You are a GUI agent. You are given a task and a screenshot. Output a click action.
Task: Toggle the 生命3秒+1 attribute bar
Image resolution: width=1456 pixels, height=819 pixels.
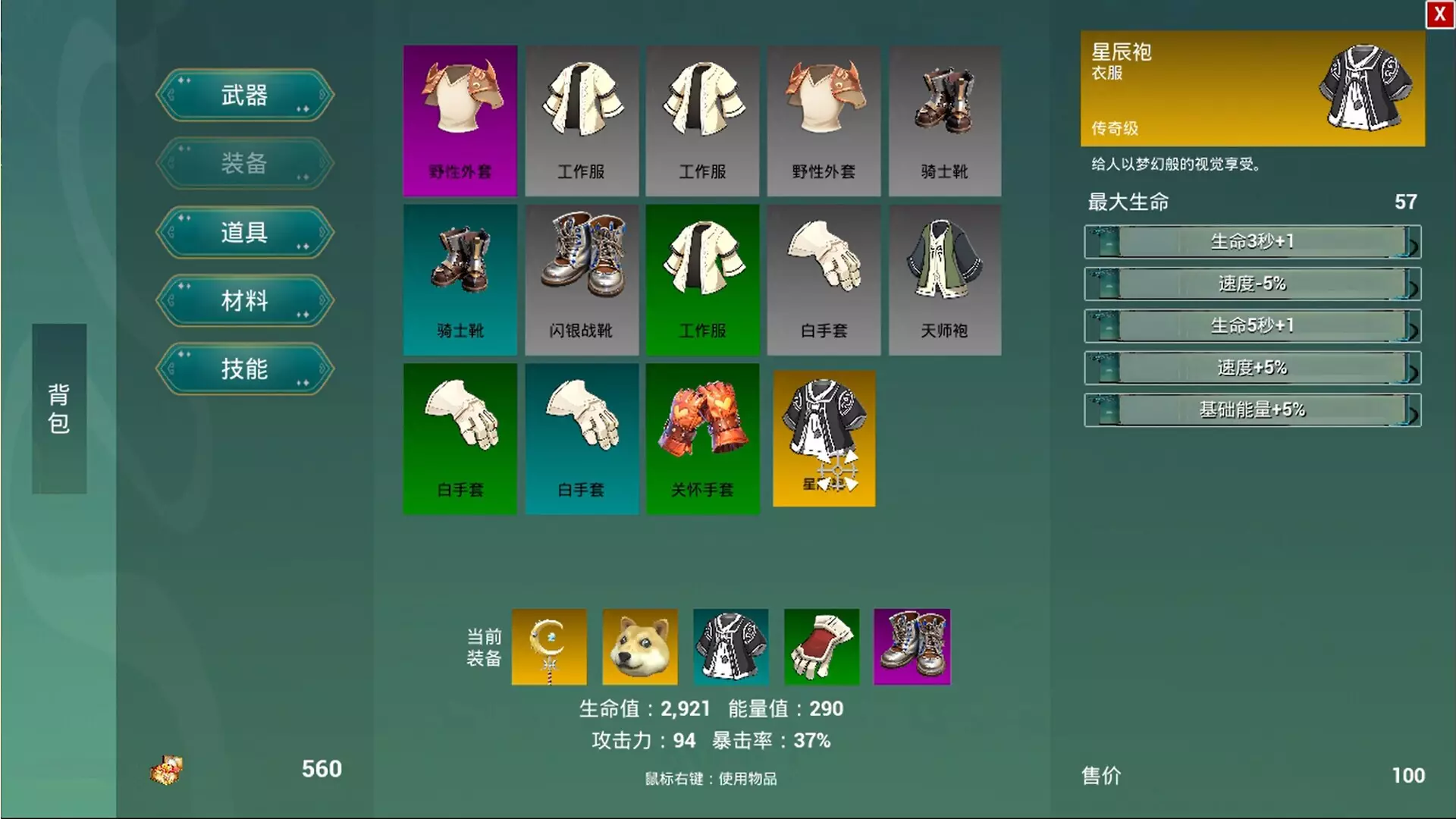point(1252,242)
